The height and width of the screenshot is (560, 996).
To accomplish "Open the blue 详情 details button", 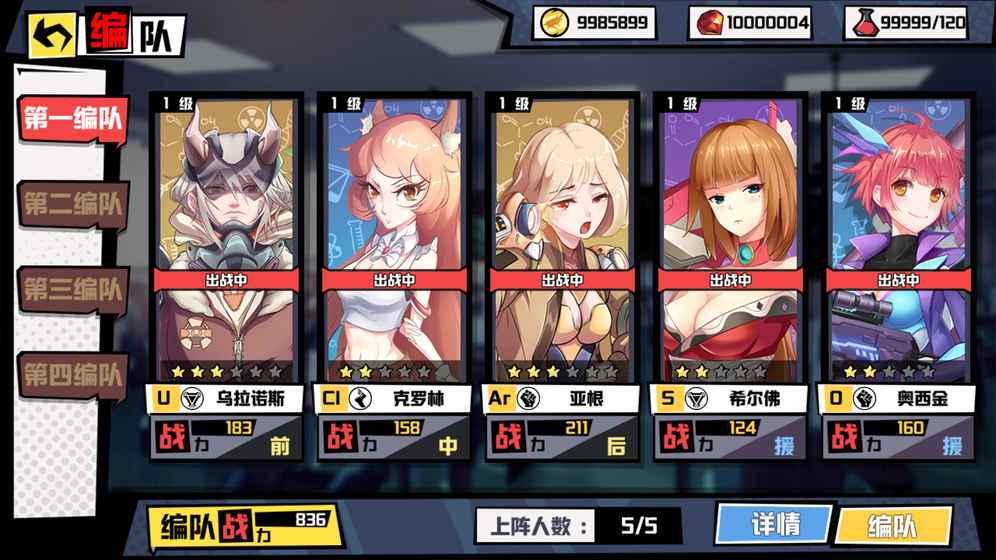I will click(774, 524).
